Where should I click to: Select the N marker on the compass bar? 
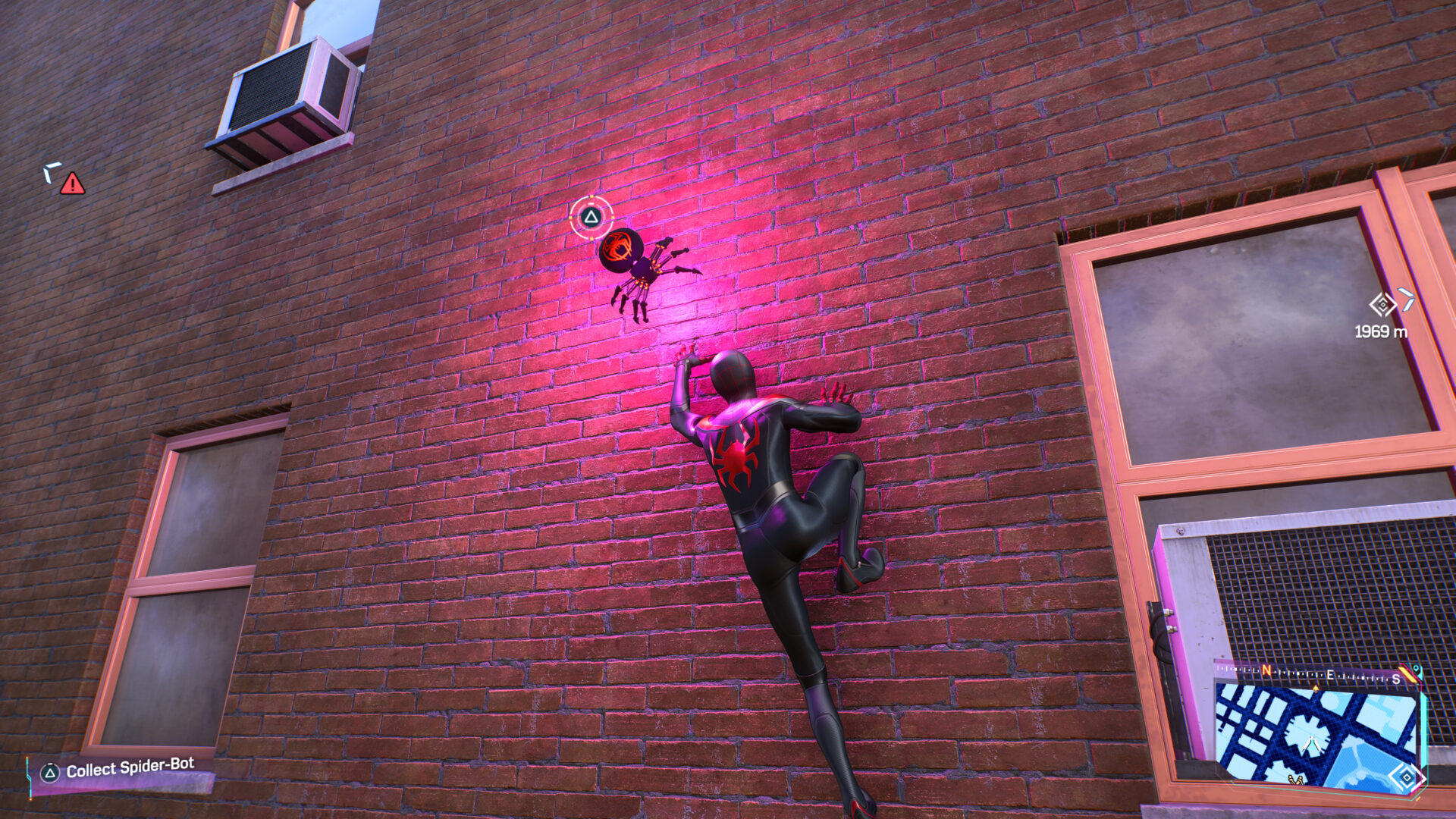[1266, 670]
